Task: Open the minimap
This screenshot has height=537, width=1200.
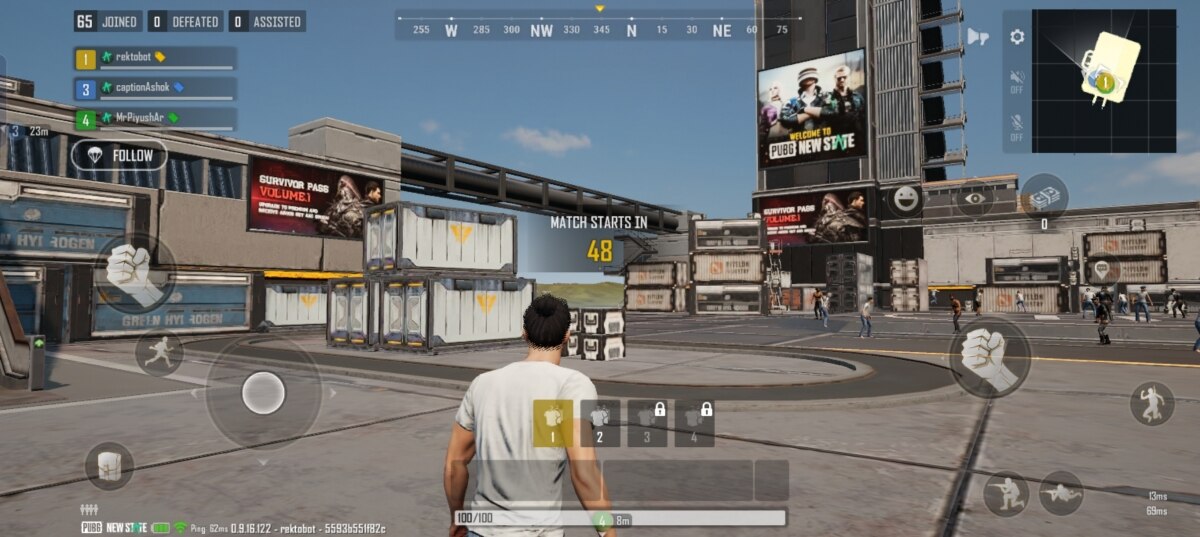Action: point(1104,81)
